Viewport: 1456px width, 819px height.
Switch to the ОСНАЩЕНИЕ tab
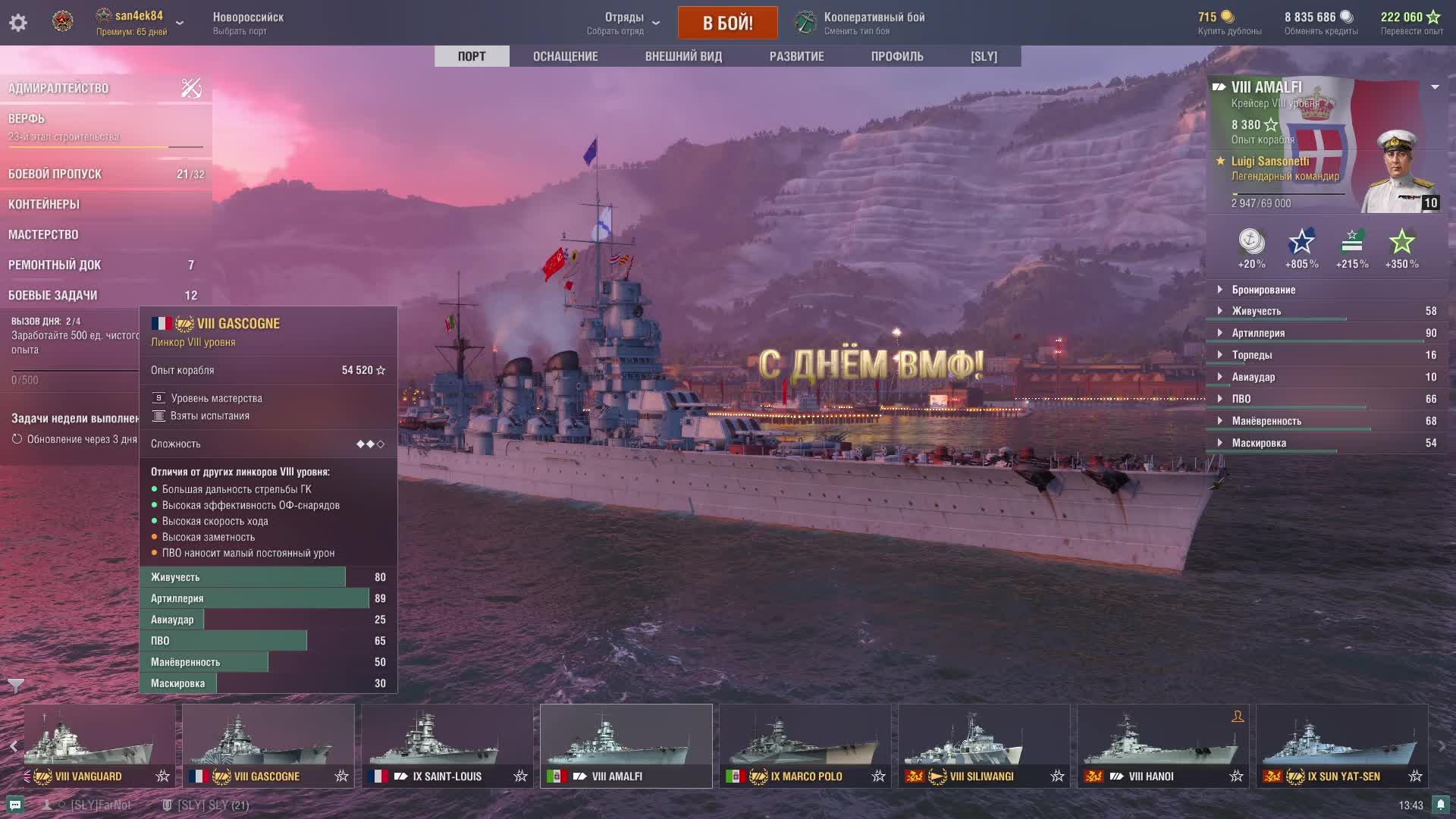565,56
